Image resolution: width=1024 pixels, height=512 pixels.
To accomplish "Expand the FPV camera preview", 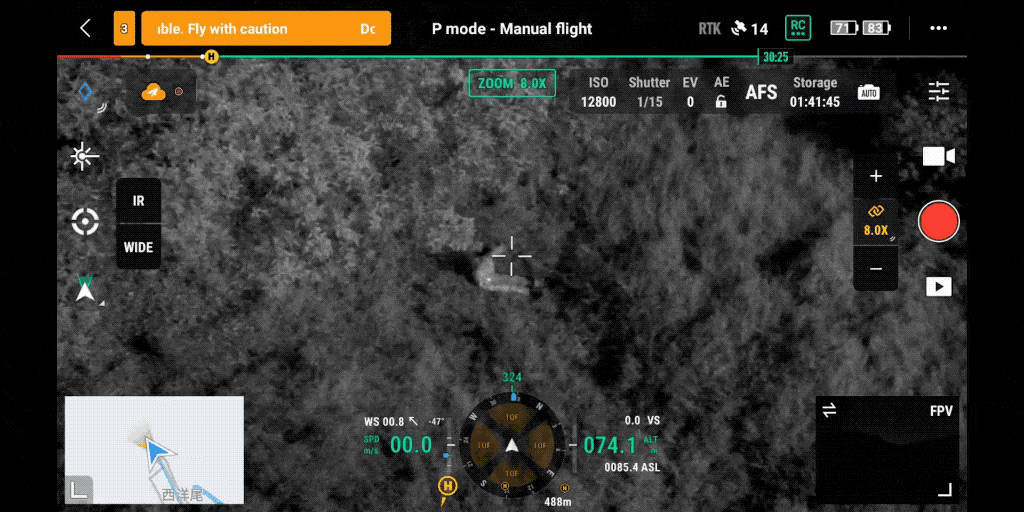I will 944,490.
